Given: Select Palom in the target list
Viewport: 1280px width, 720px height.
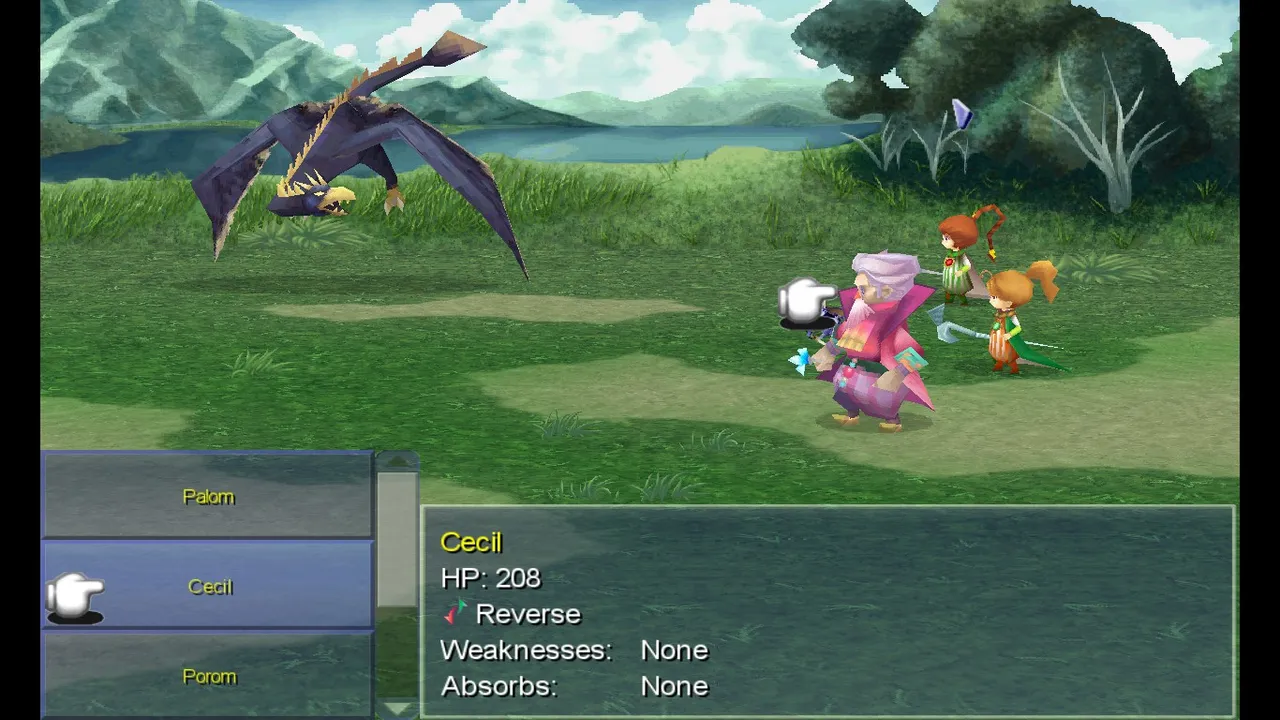Looking at the screenshot, I should tap(208, 496).
